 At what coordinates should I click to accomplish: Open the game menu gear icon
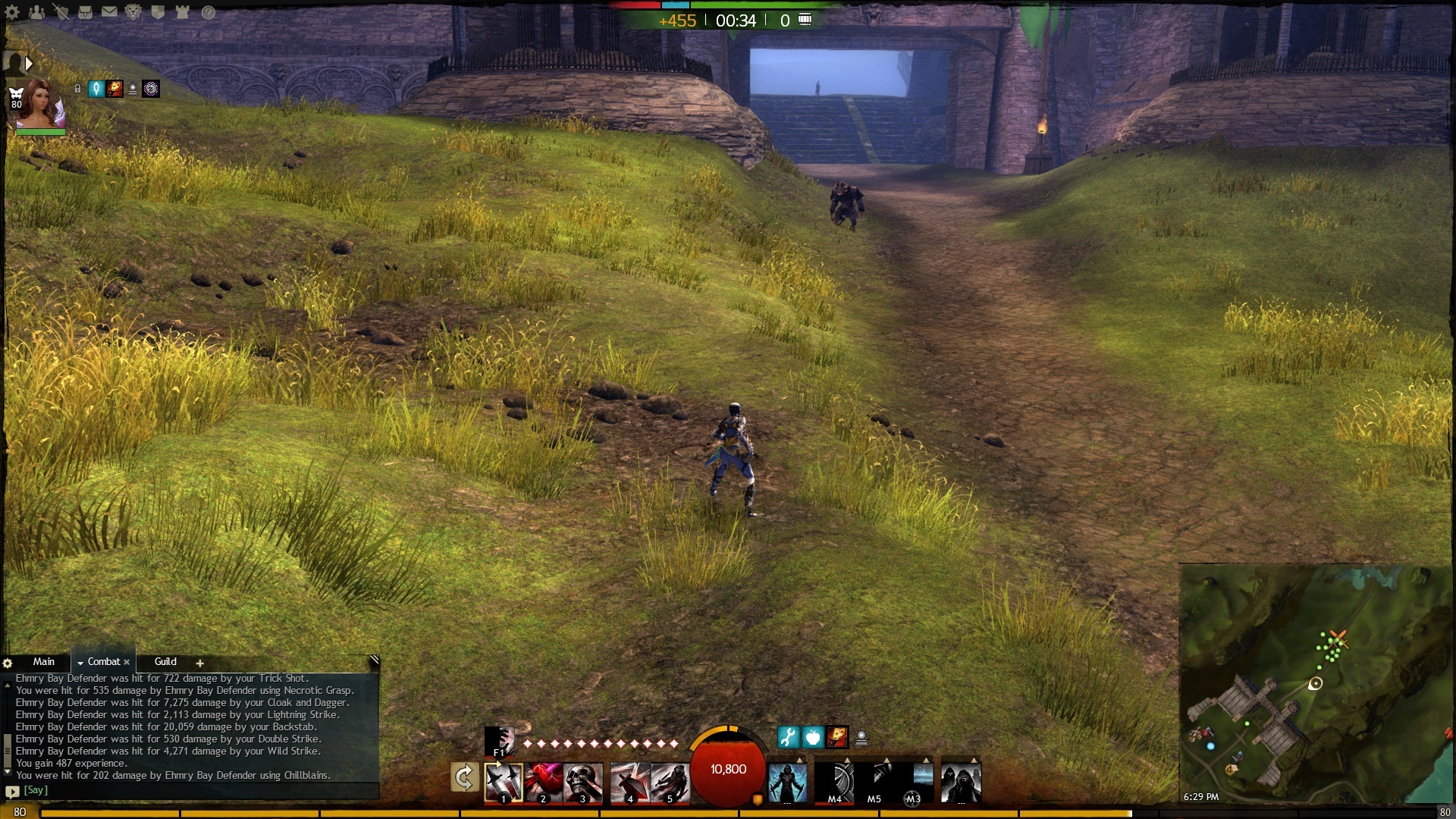tap(12, 12)
